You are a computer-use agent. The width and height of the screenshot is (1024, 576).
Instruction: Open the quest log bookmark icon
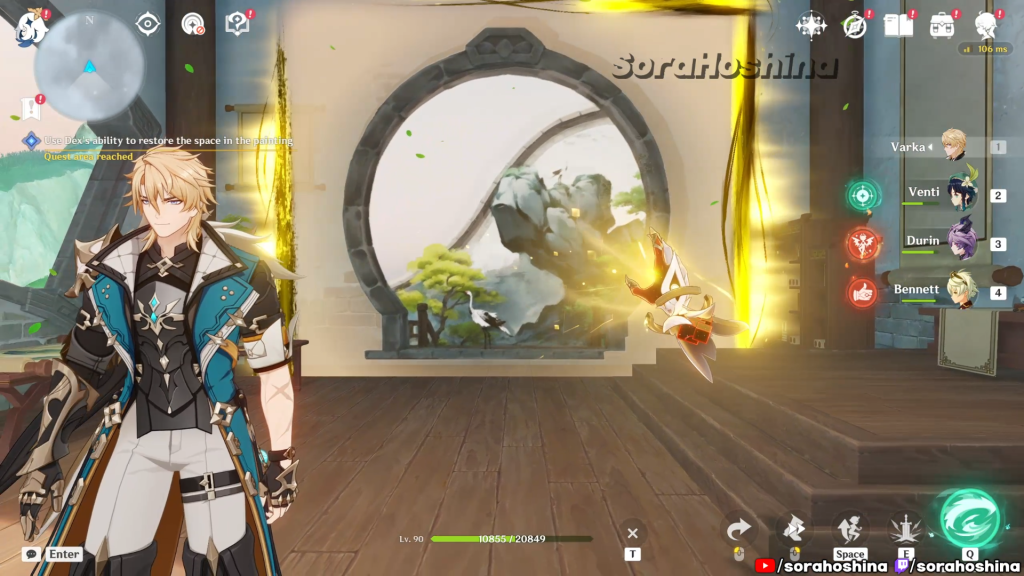(29, 109)
